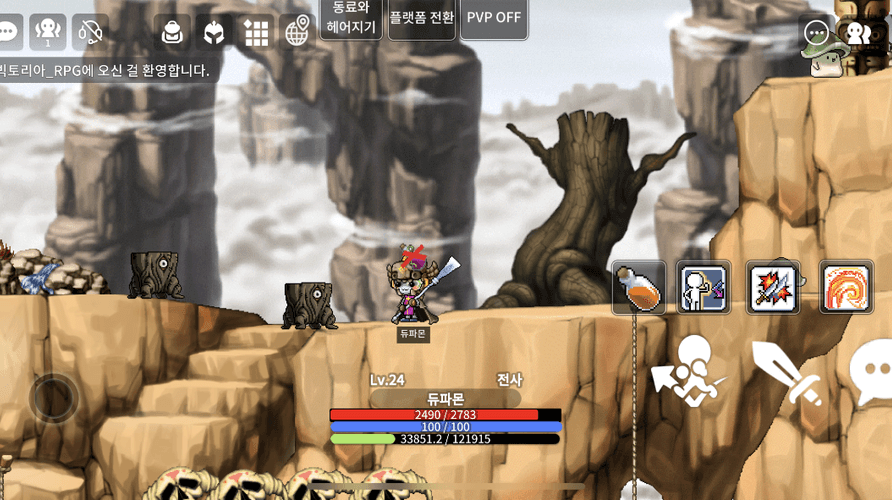
Task: Open the player count icon
Action: pyautogui.click(x=48, y=32)
